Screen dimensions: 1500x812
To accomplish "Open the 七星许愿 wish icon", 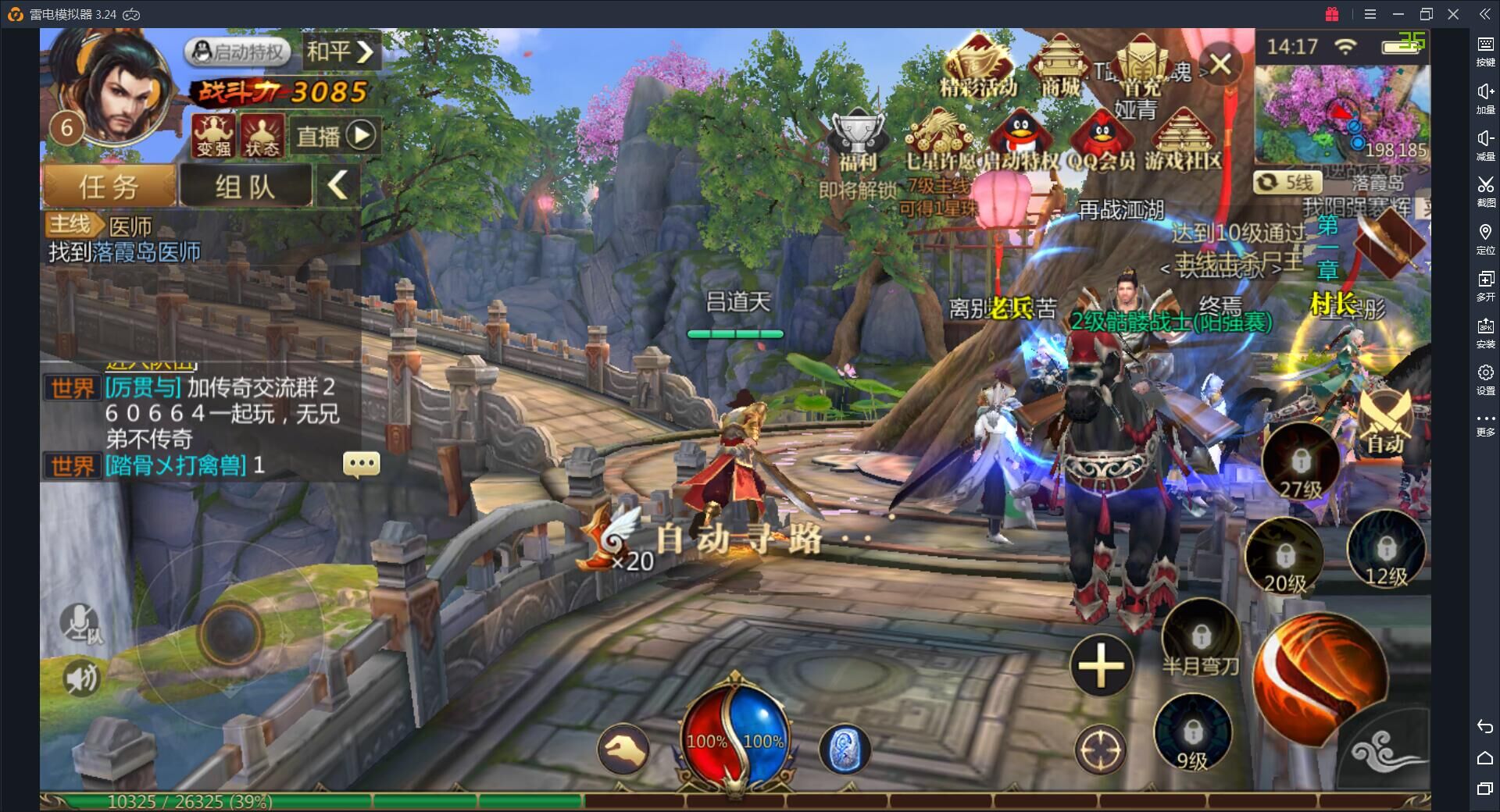I will coord(941,141).
